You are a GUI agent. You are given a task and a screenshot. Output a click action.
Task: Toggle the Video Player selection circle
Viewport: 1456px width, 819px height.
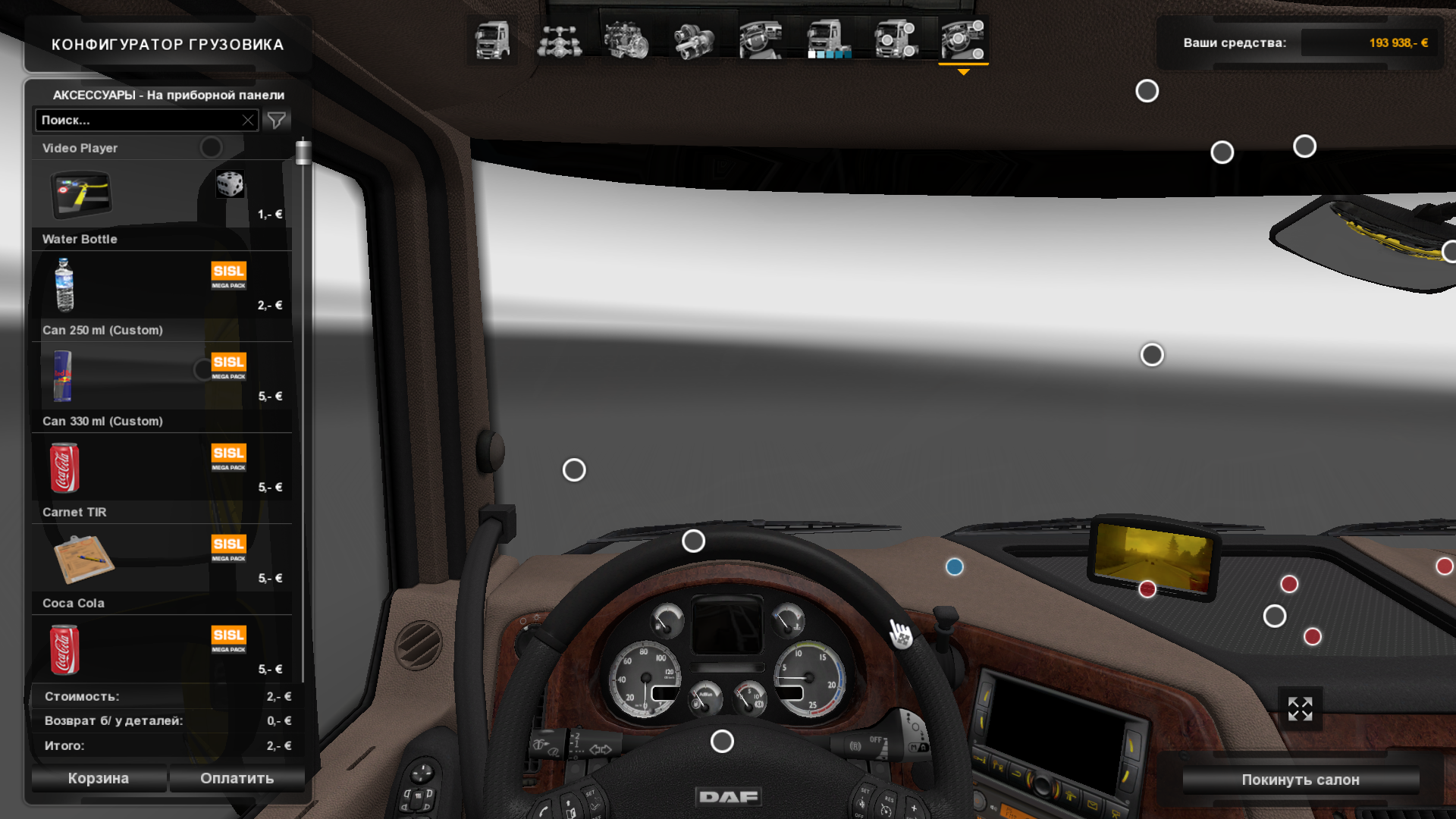pos(212,148)
